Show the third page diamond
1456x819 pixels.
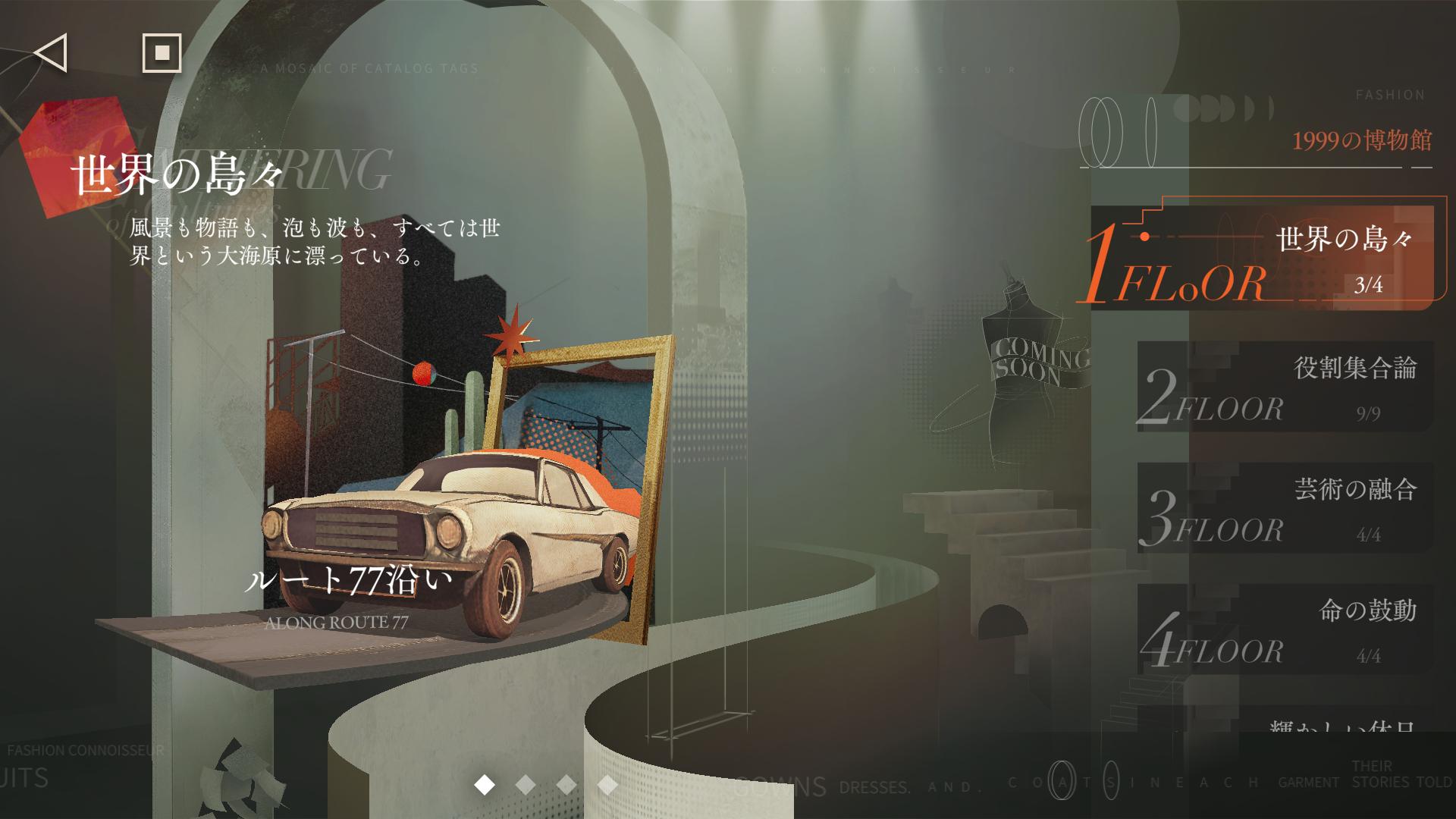point(566,785)
